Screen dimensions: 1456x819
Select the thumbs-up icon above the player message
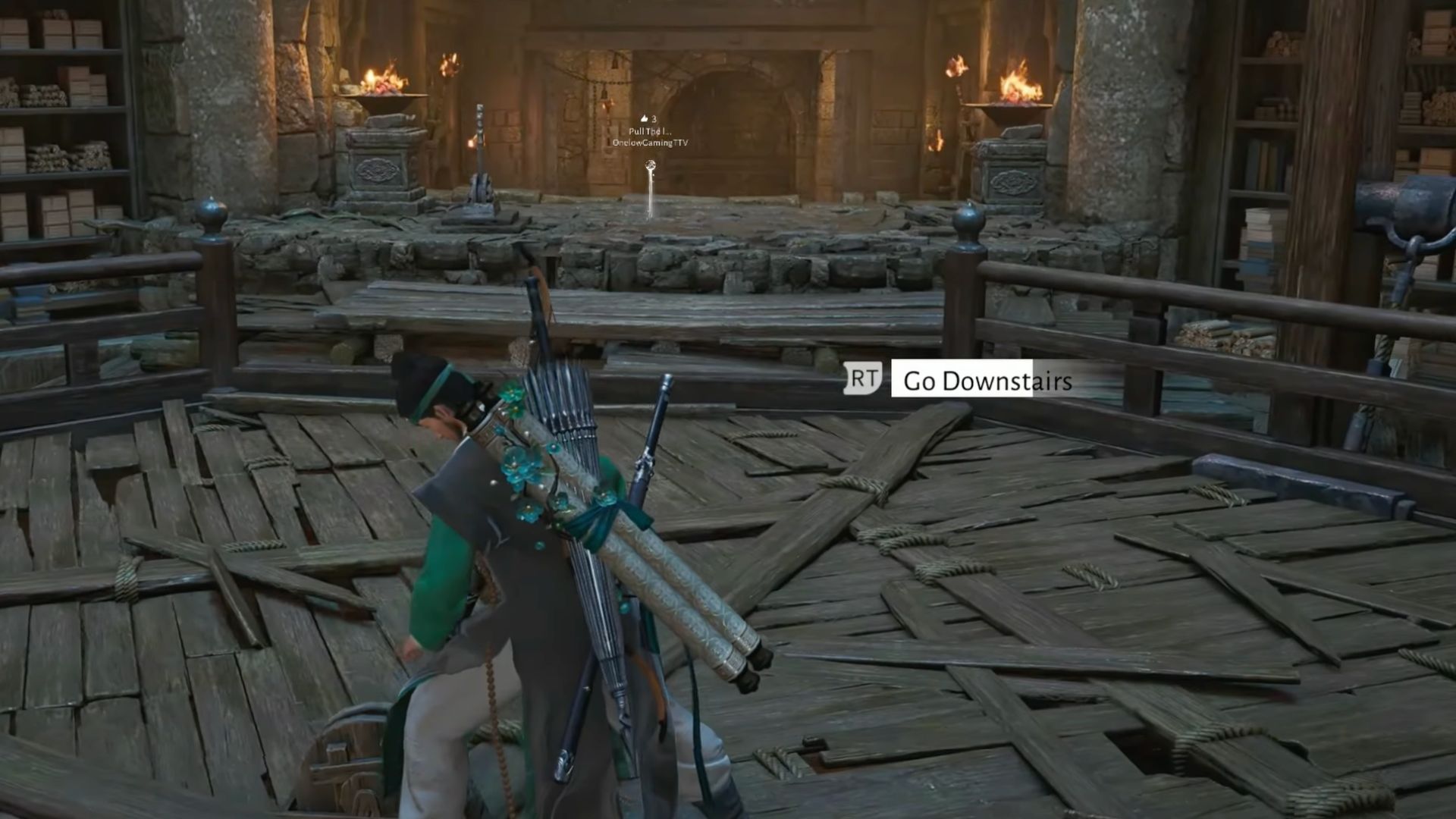pos(644,119)
